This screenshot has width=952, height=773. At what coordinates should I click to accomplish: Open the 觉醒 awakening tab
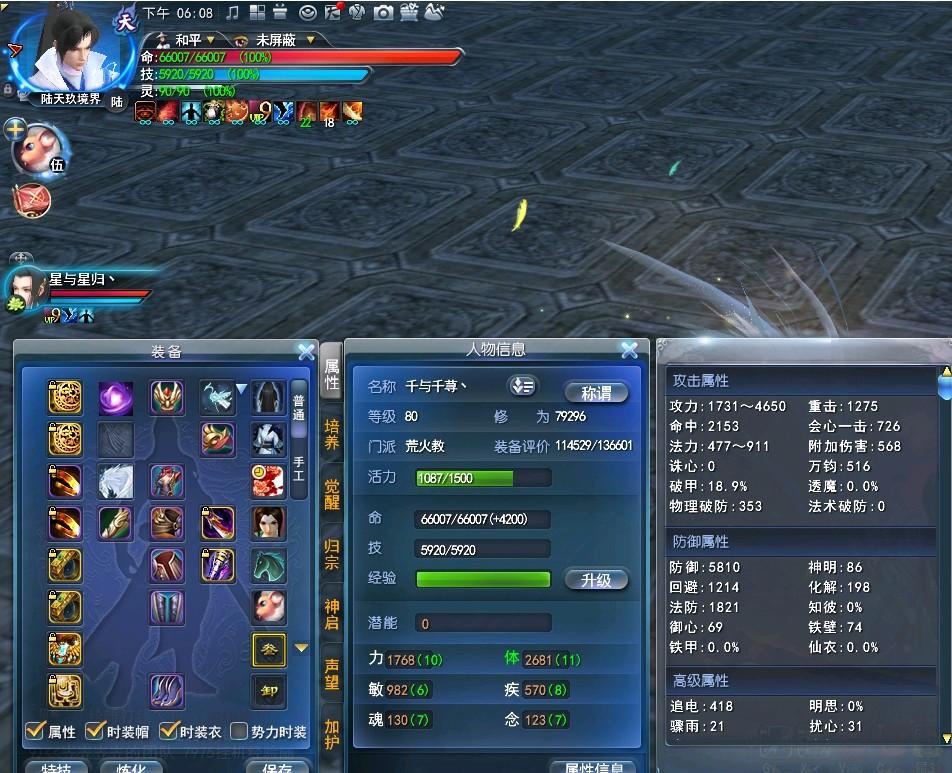pyautogui.click(x=332, y=493)
